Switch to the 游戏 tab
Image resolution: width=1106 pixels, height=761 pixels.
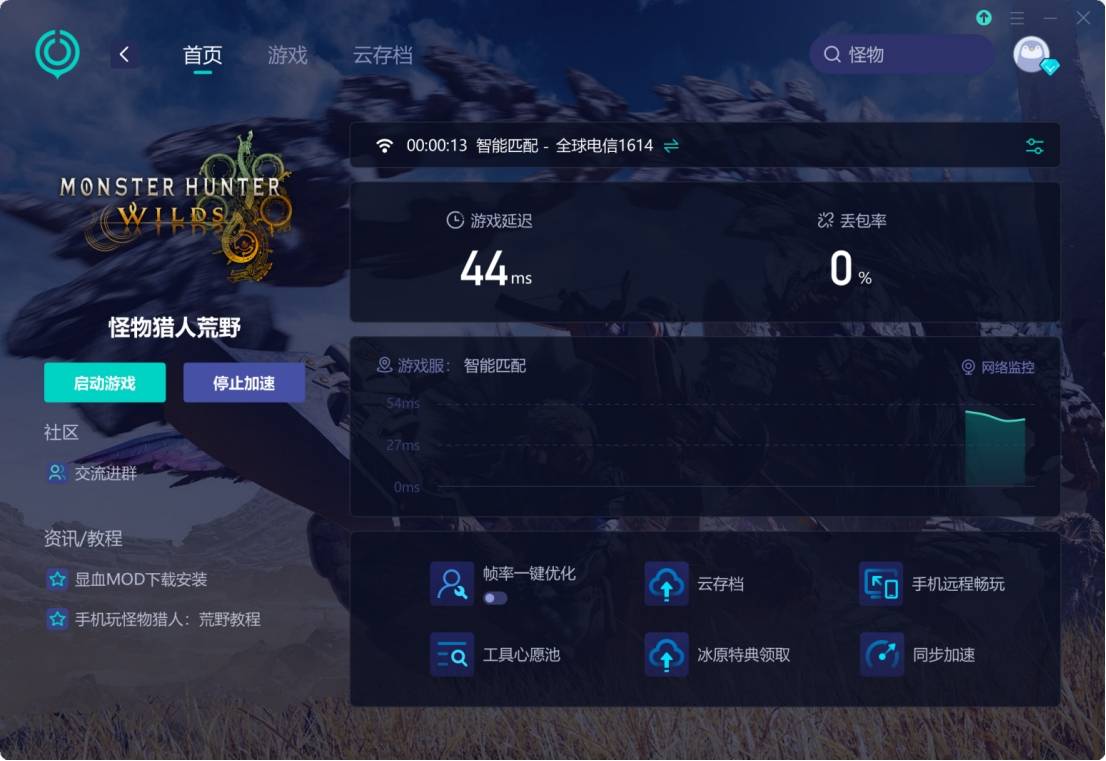[x=287, y=55]
